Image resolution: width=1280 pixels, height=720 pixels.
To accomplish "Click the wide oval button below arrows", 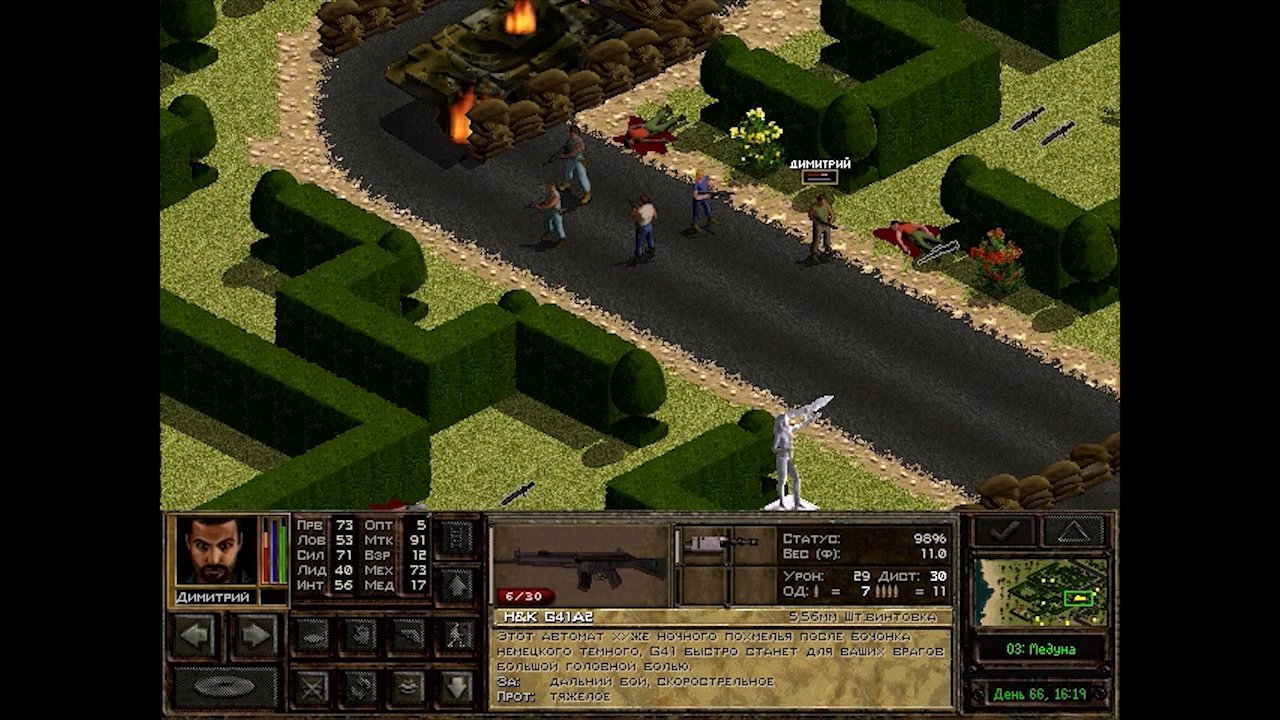I will coord(225,687).
